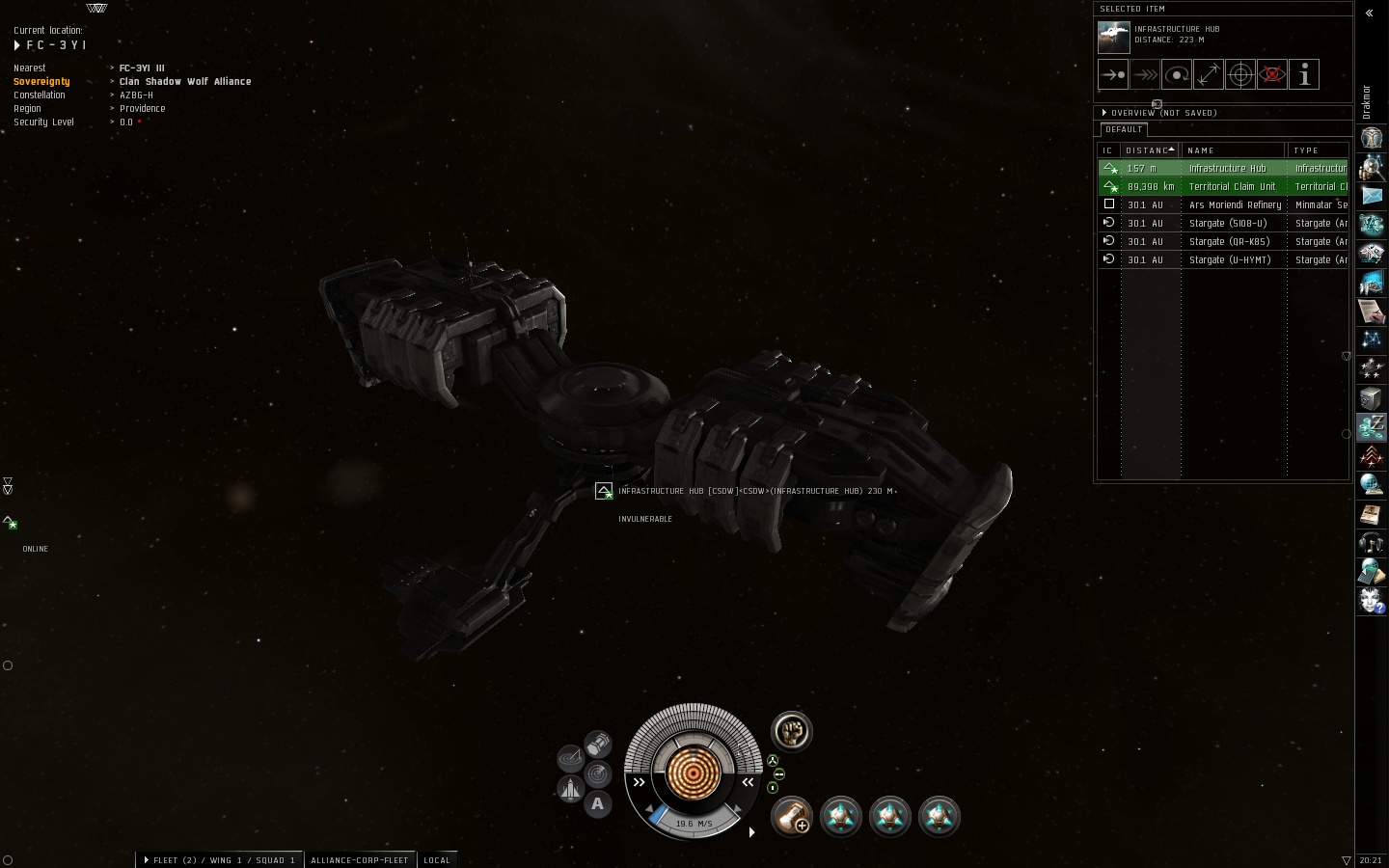Screen dimensions: 1389x868
Task: Click the keep at range button
Action: pyautogui.click(x=1209, y=74)
